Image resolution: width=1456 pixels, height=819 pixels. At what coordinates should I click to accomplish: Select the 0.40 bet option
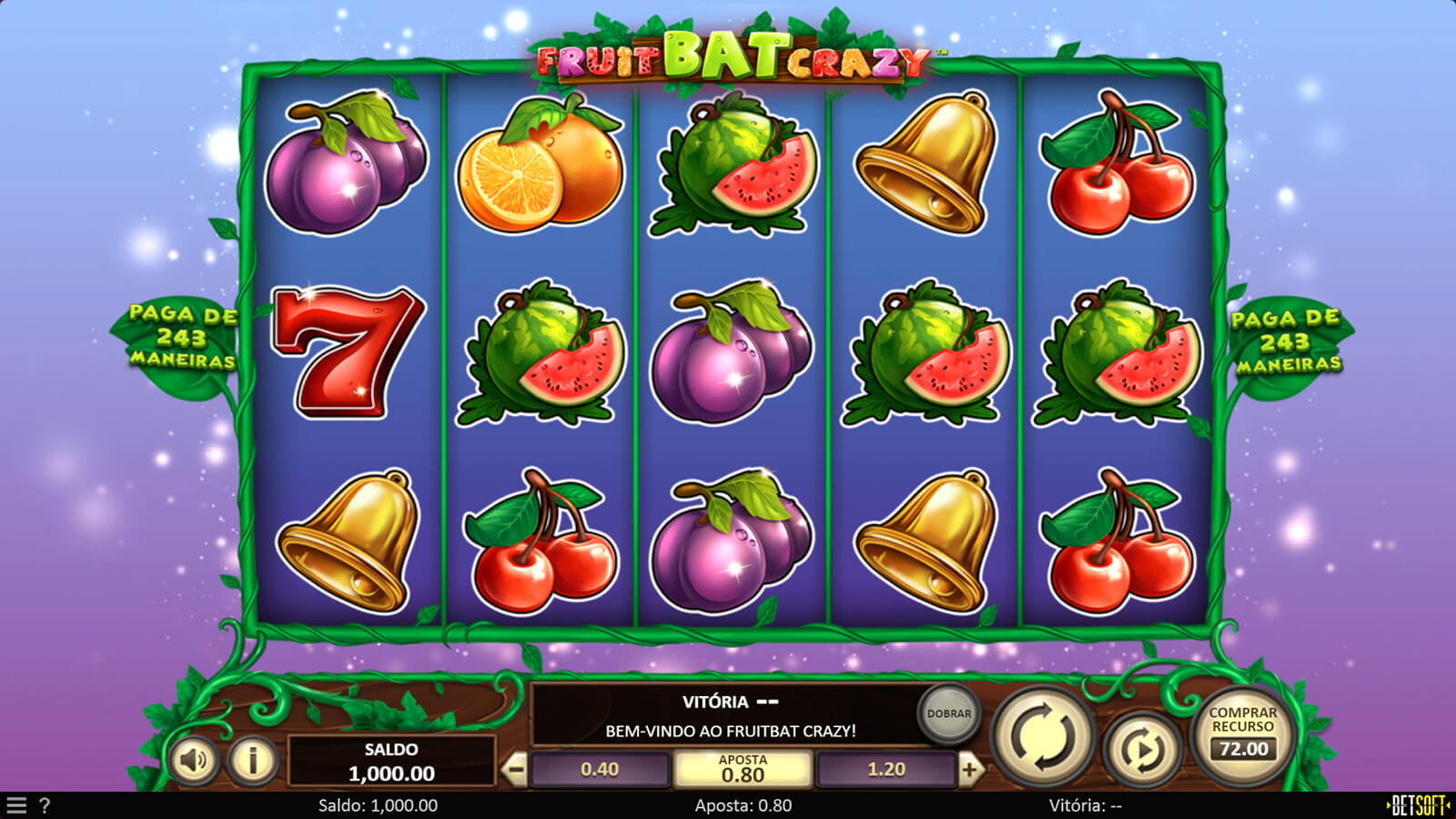point(600,770)
